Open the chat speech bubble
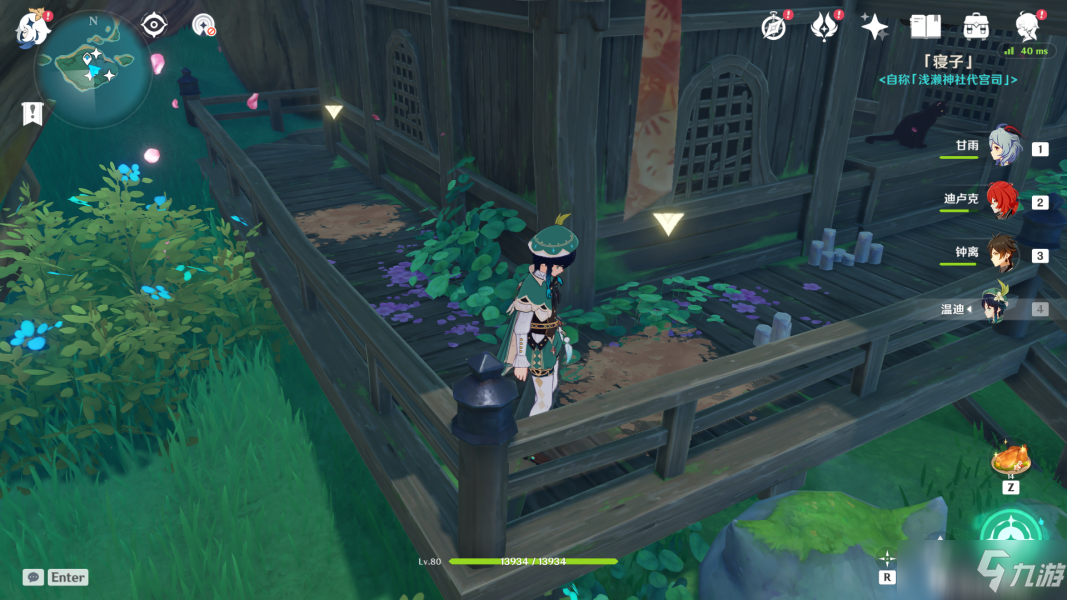 coord(33,577)
